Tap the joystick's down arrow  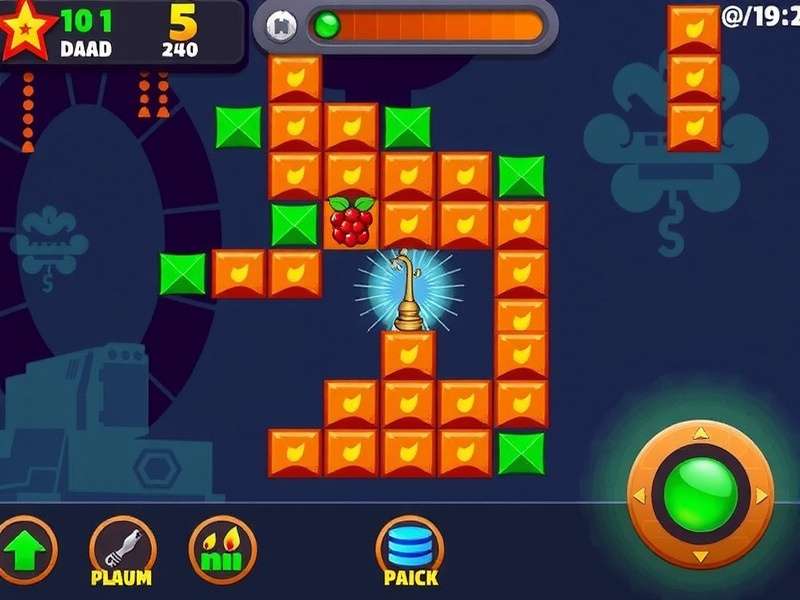[x=700, y=556]
